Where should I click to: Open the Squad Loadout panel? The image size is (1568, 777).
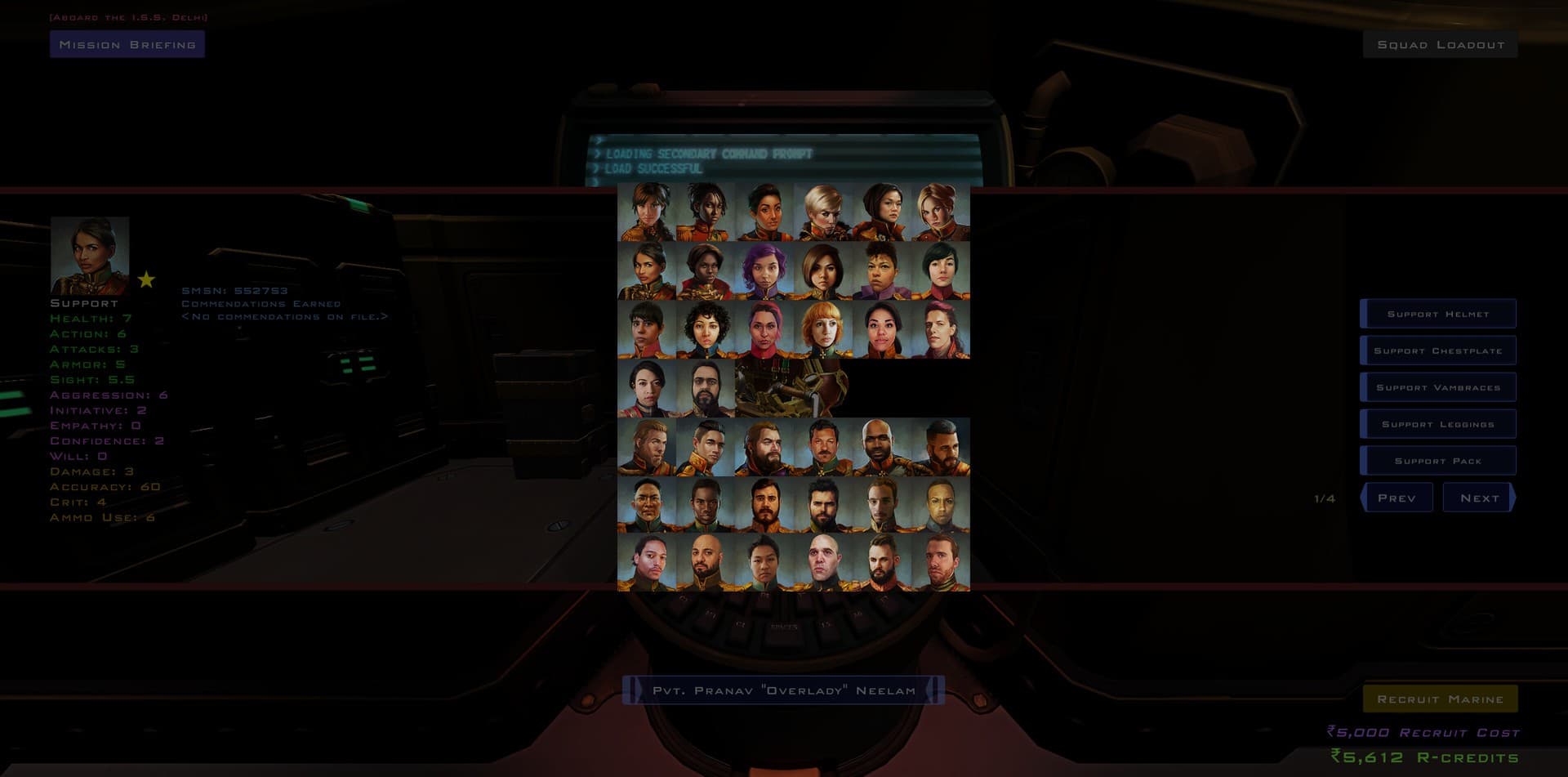1438,44
